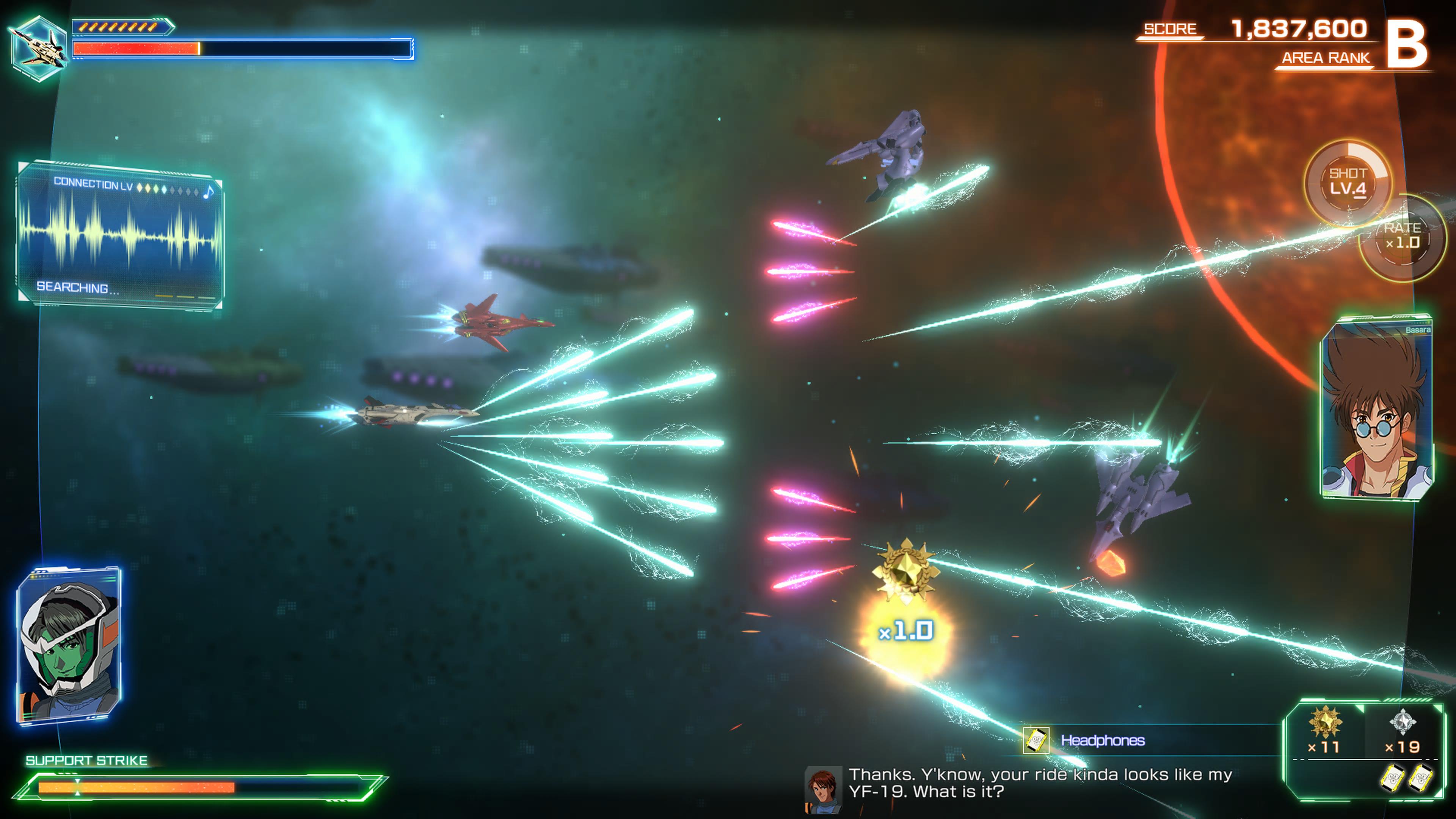Click the gold medal counter icon
The width and height of the screenshot is (1456, 819).
point(1325,722)
